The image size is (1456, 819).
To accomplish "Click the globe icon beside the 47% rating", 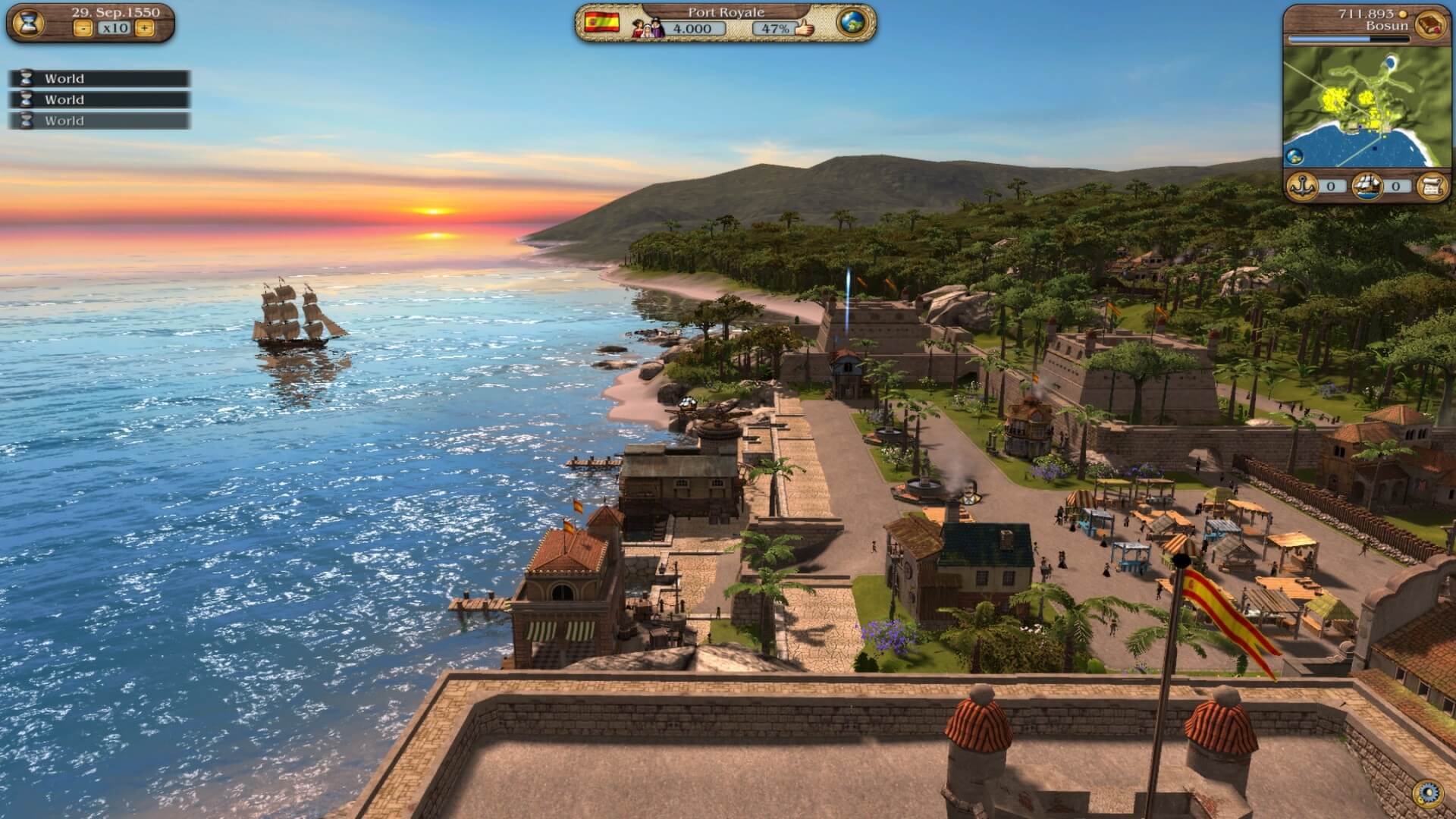I will (x=852, y=24).
